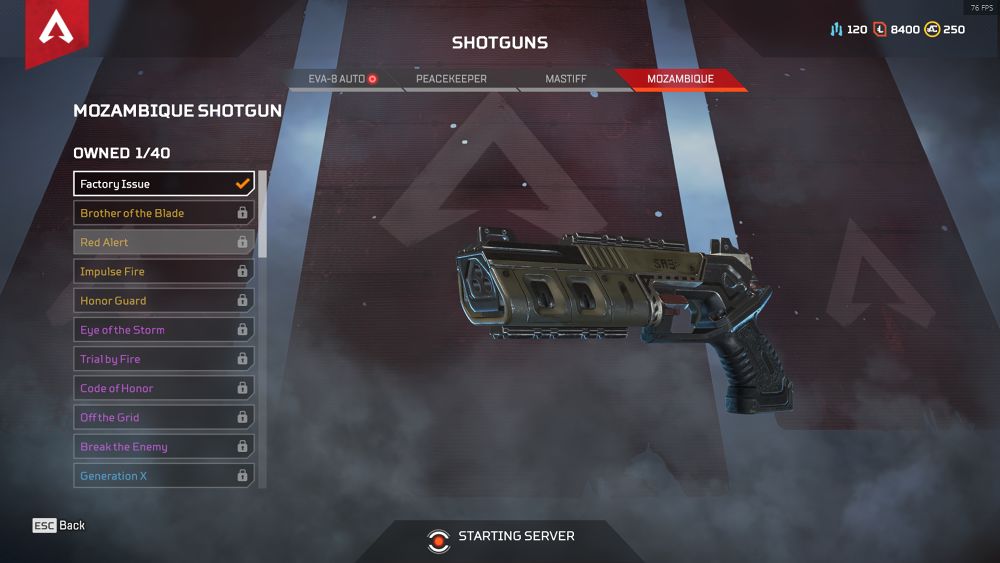This screenshot has height=563, width=1000.
Task: Preview the Off the Grid skin
Action: [x=164, y=417]
